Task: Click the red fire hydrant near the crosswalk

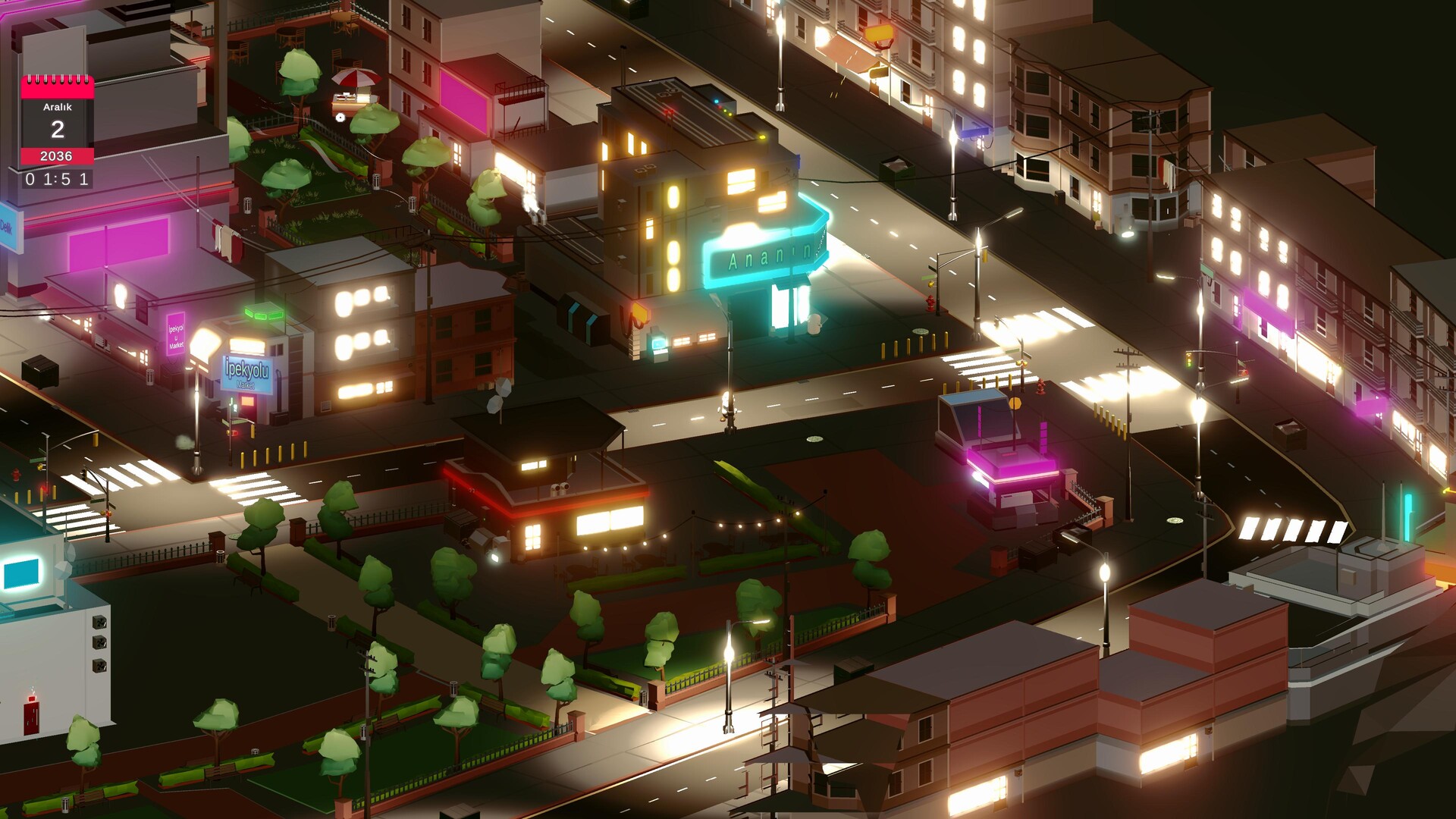Action: click(930, 304)
